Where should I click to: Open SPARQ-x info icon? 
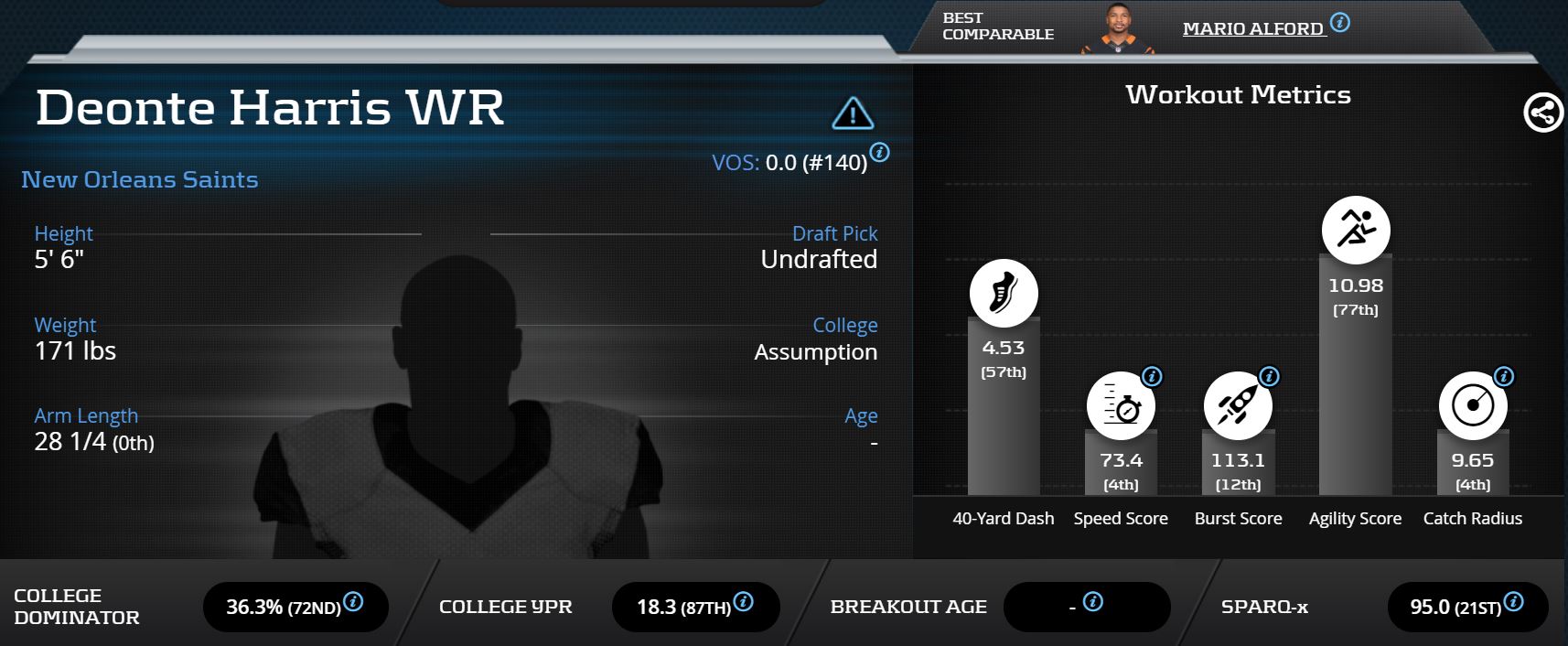1514,601
